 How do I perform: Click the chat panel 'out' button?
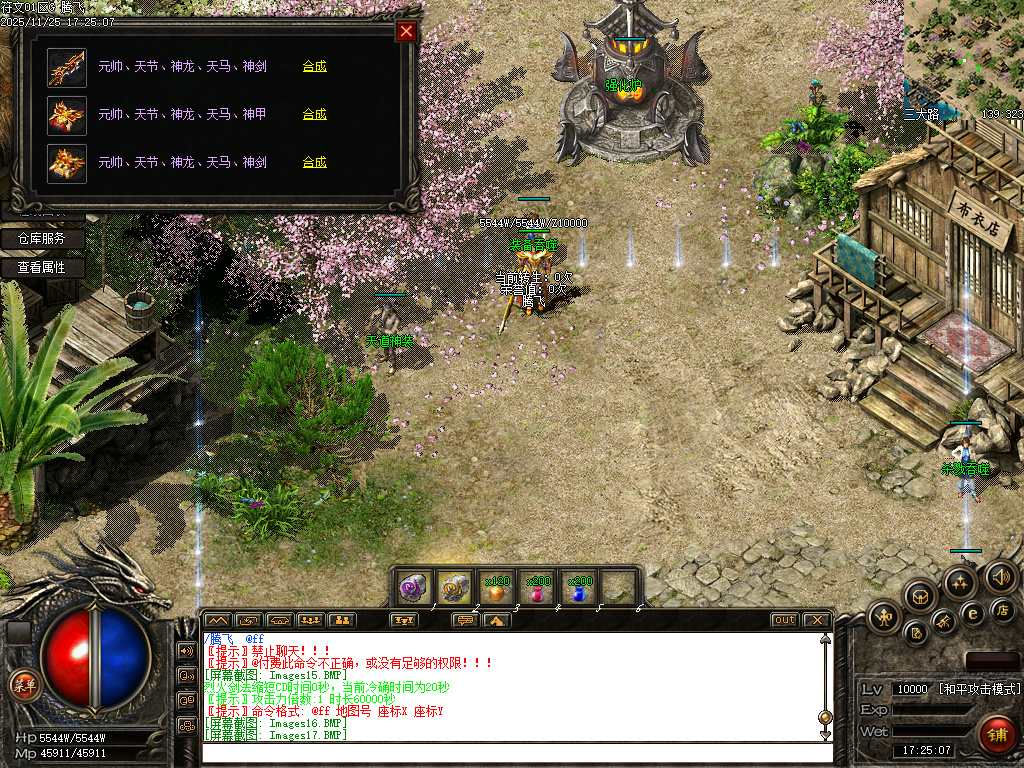click(x=785, y=620)
